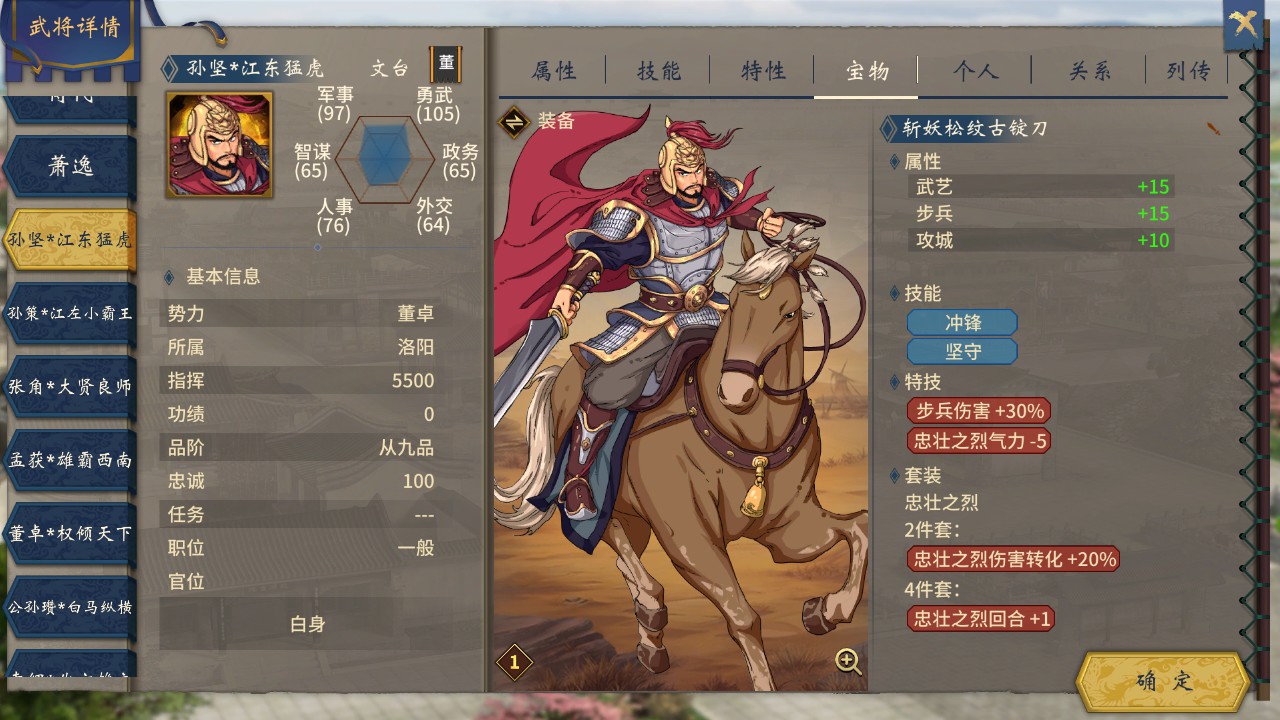Select 孙策*江左小霸王 in the left list
1280x720 pixels.
click(68, 312)
